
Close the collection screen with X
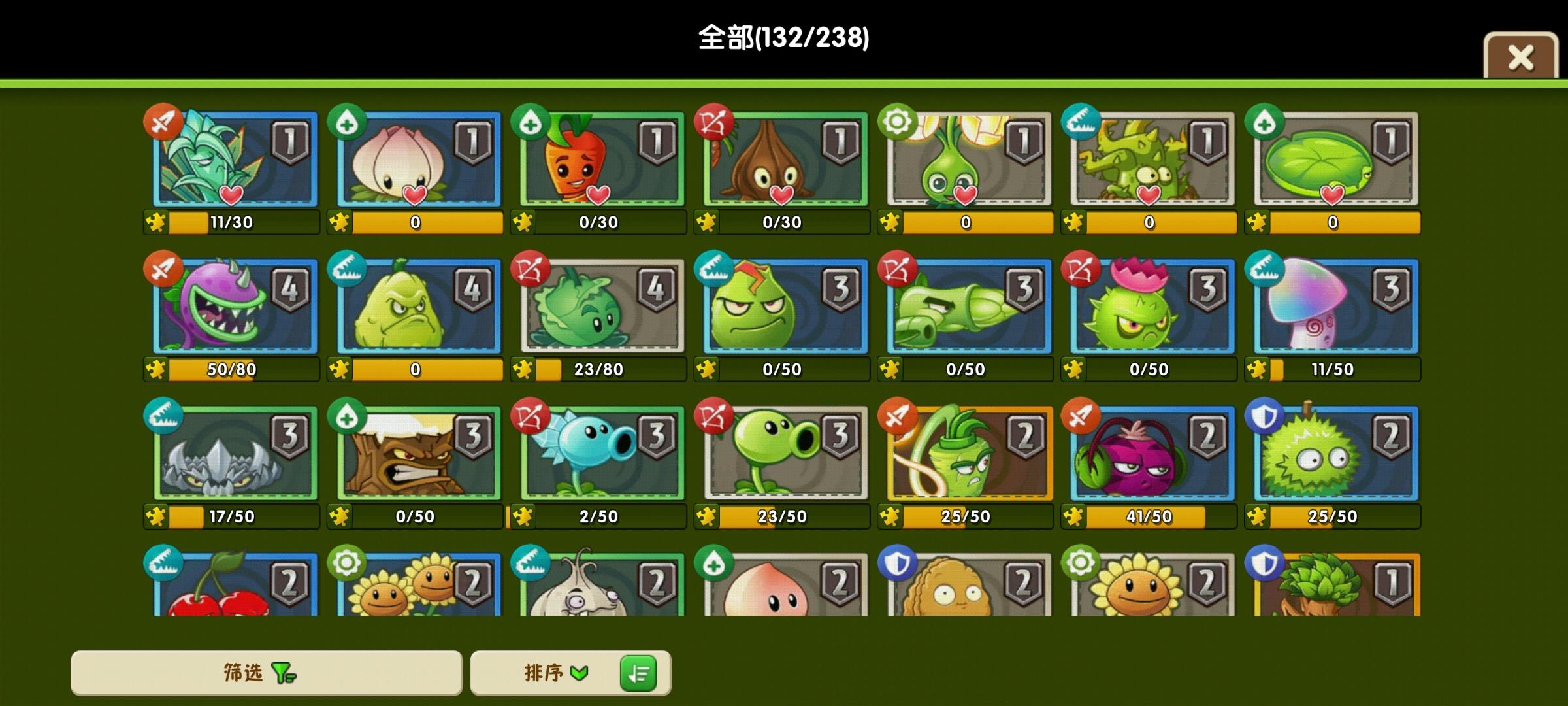(1520, 58)
